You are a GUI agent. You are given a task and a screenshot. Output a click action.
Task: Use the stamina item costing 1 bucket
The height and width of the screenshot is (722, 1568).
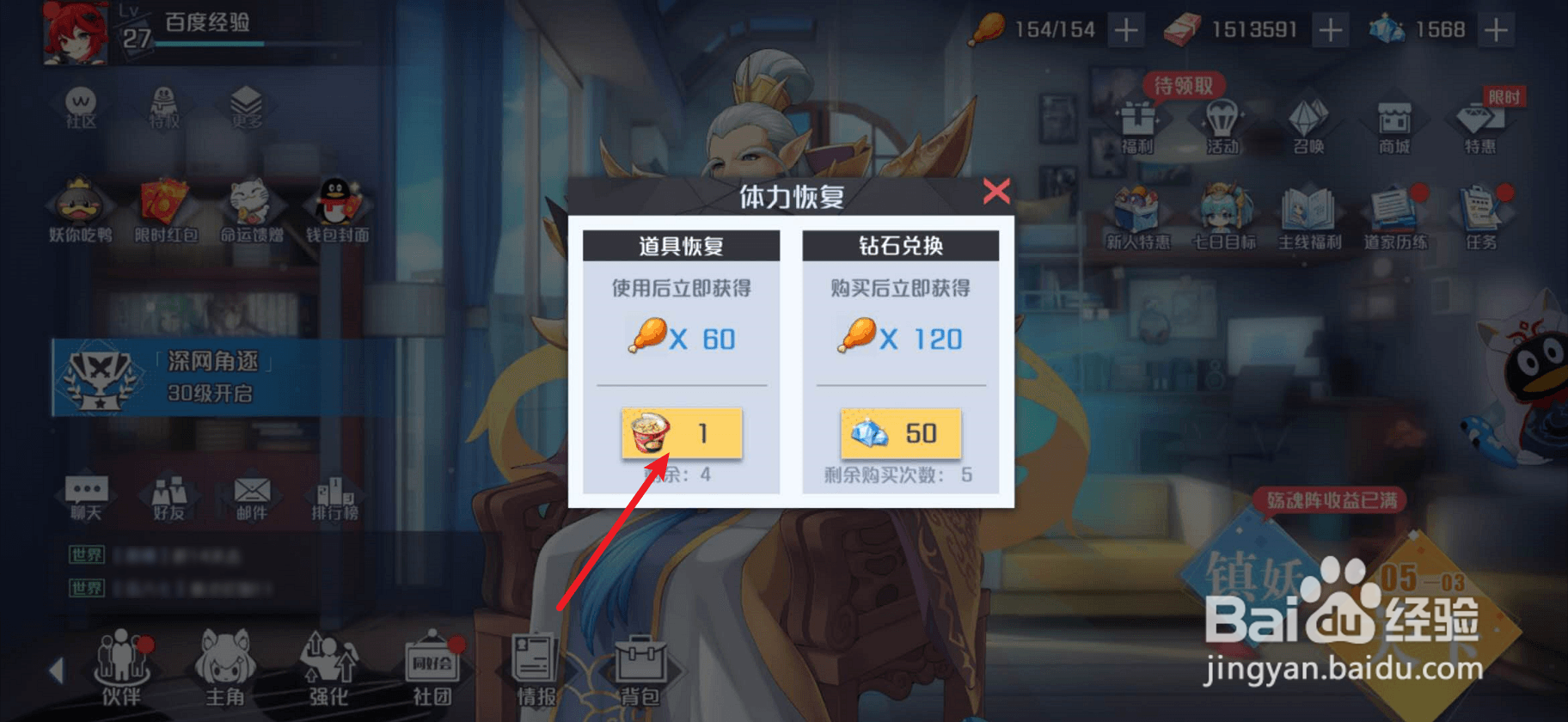coord(682,433)
